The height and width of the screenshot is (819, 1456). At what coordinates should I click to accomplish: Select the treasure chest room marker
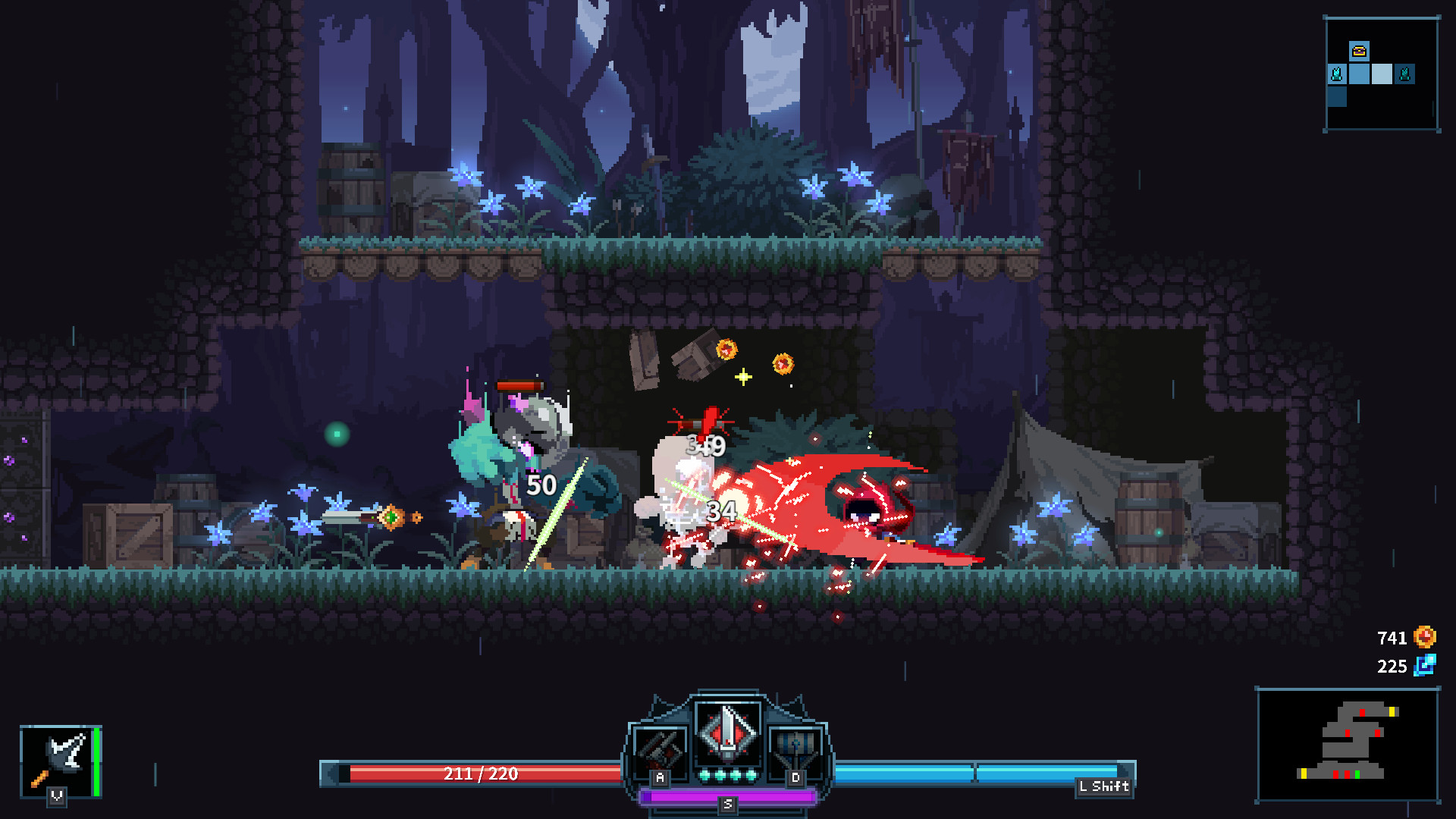[1359, 51]
